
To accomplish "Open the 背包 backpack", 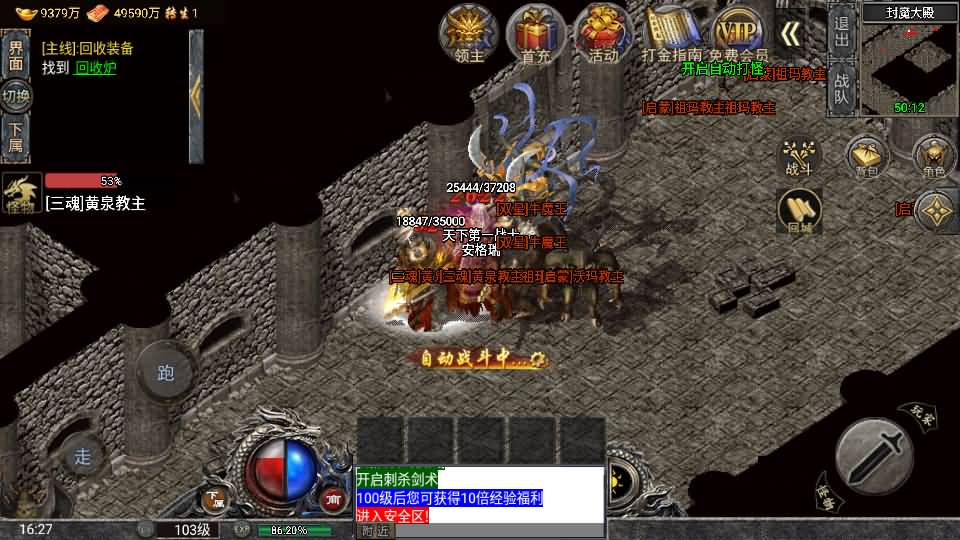I will pyautogui.click(x=866, y=156).
